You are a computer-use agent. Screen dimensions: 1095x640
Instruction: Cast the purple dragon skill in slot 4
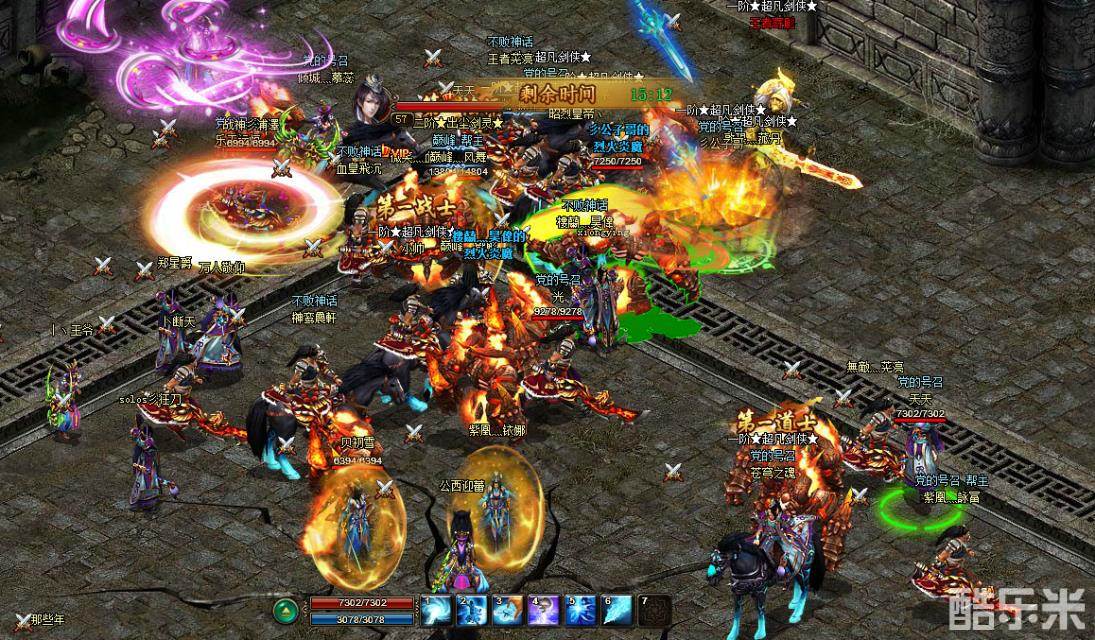point(545,610)
